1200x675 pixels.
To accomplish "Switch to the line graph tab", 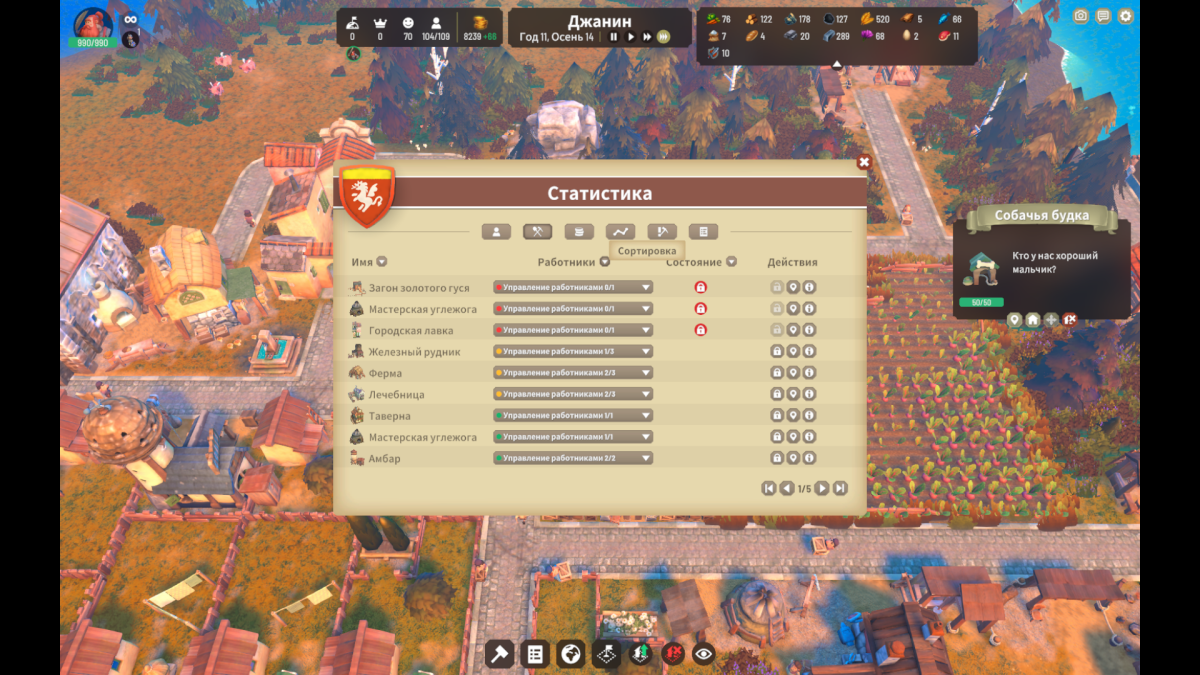I will [620, 232].
